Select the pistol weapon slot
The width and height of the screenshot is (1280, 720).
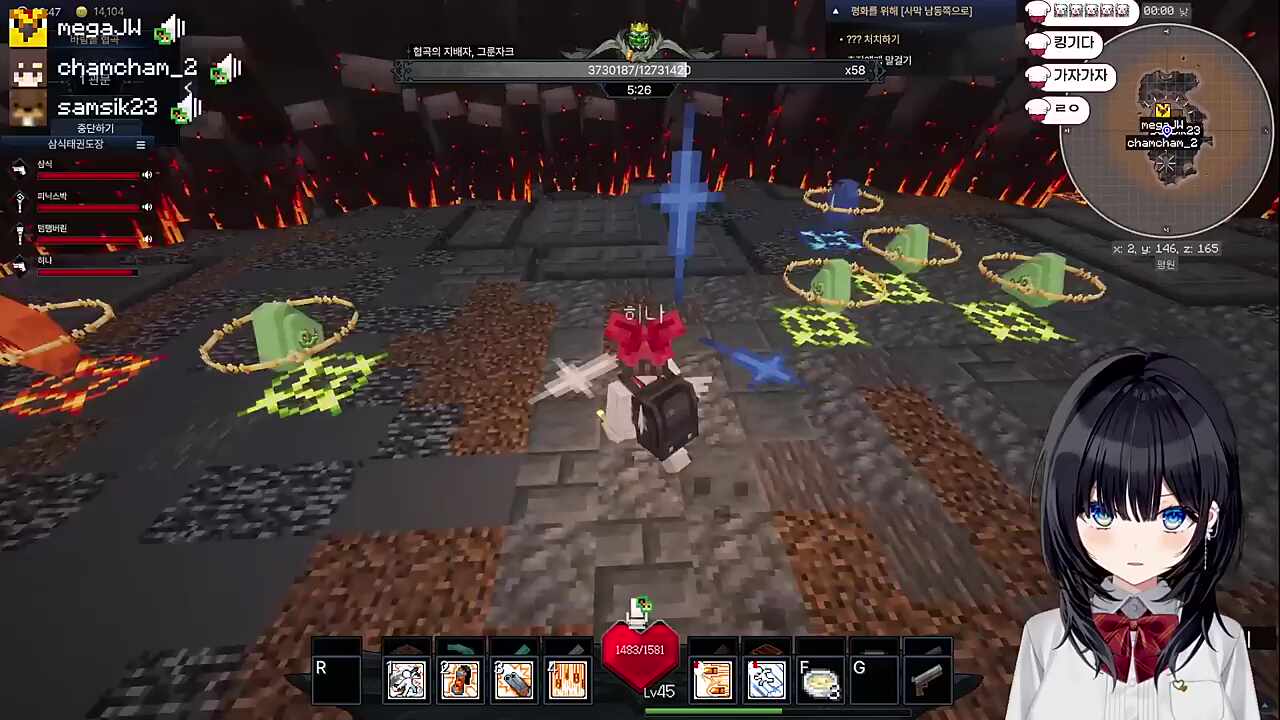pos(926,681)
